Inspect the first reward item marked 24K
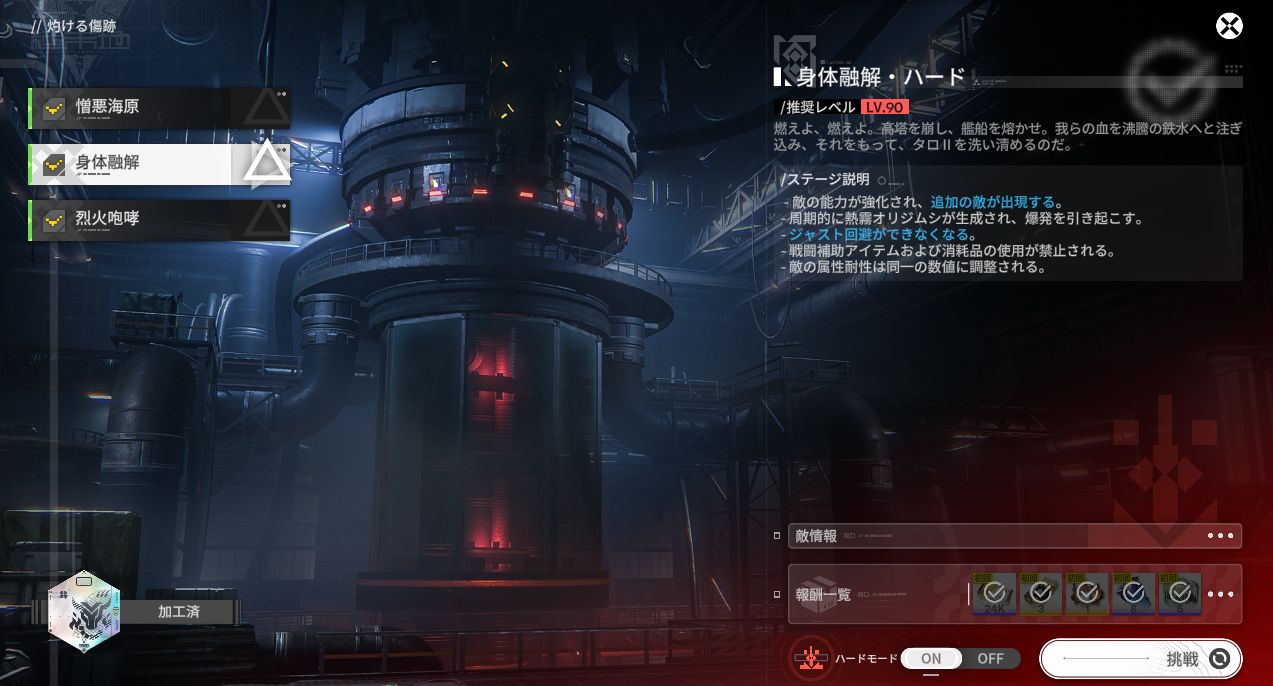The width and height of the screenshot is (1273, 686). tap(994, 594)
